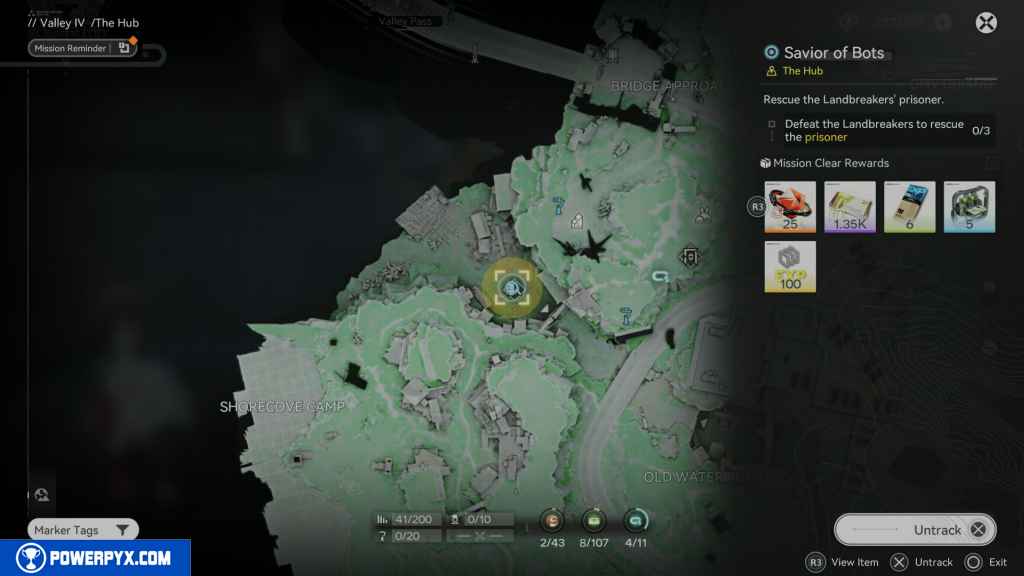Select the 8/107 green chest counter icon
This screenshot has width=1024, height=576.
click(594, 520)
